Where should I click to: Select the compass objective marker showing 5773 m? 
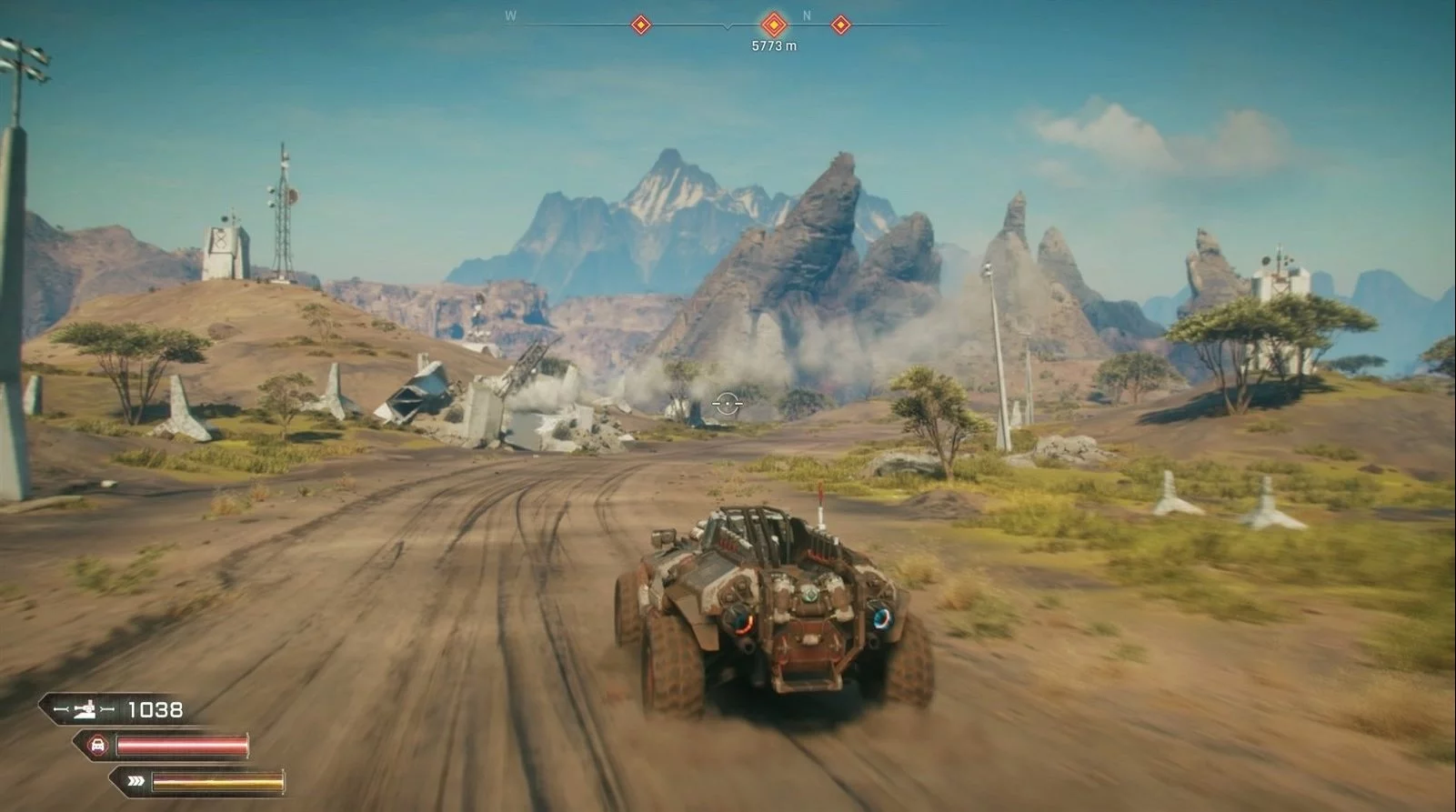(773, 24)
